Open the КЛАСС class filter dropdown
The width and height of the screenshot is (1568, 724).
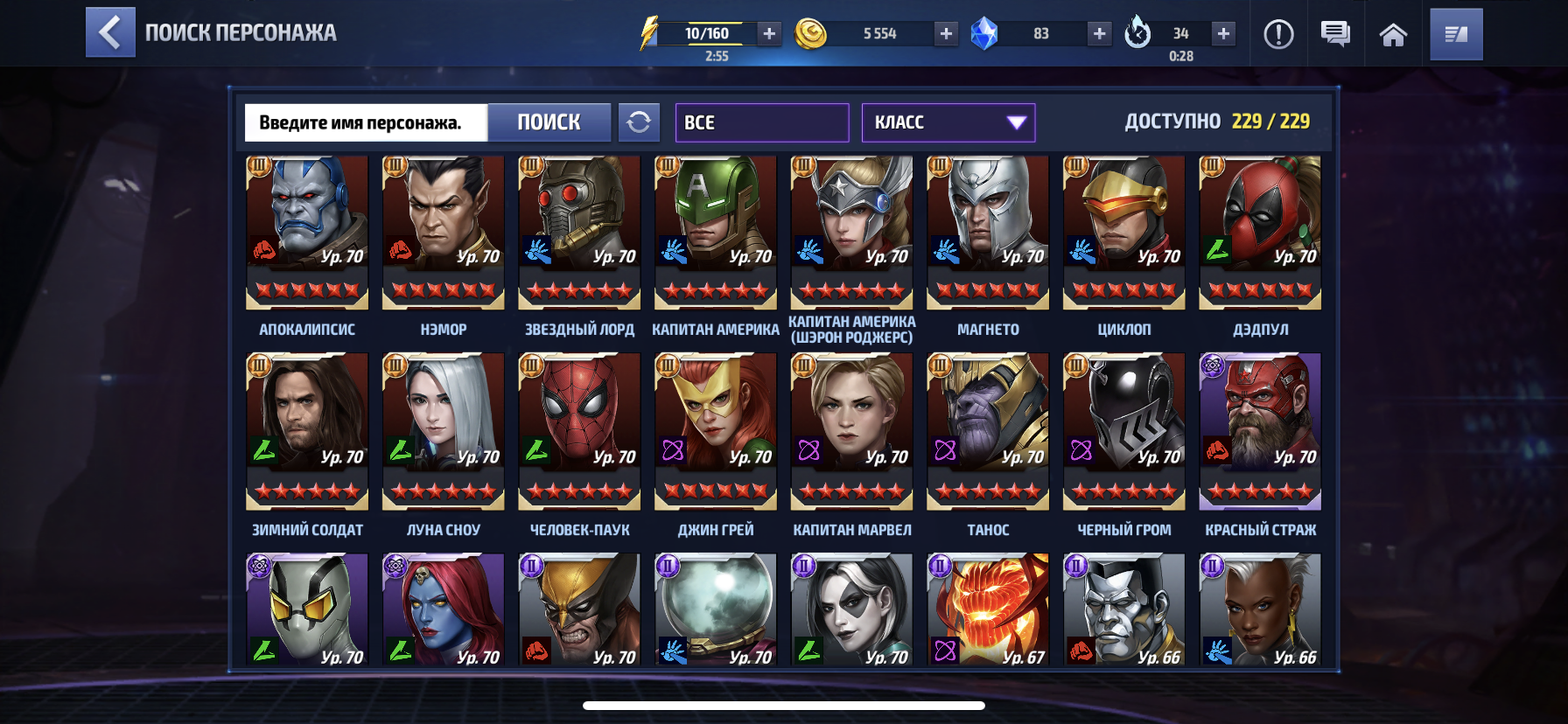pyautogui.click(x=948, y=122)
